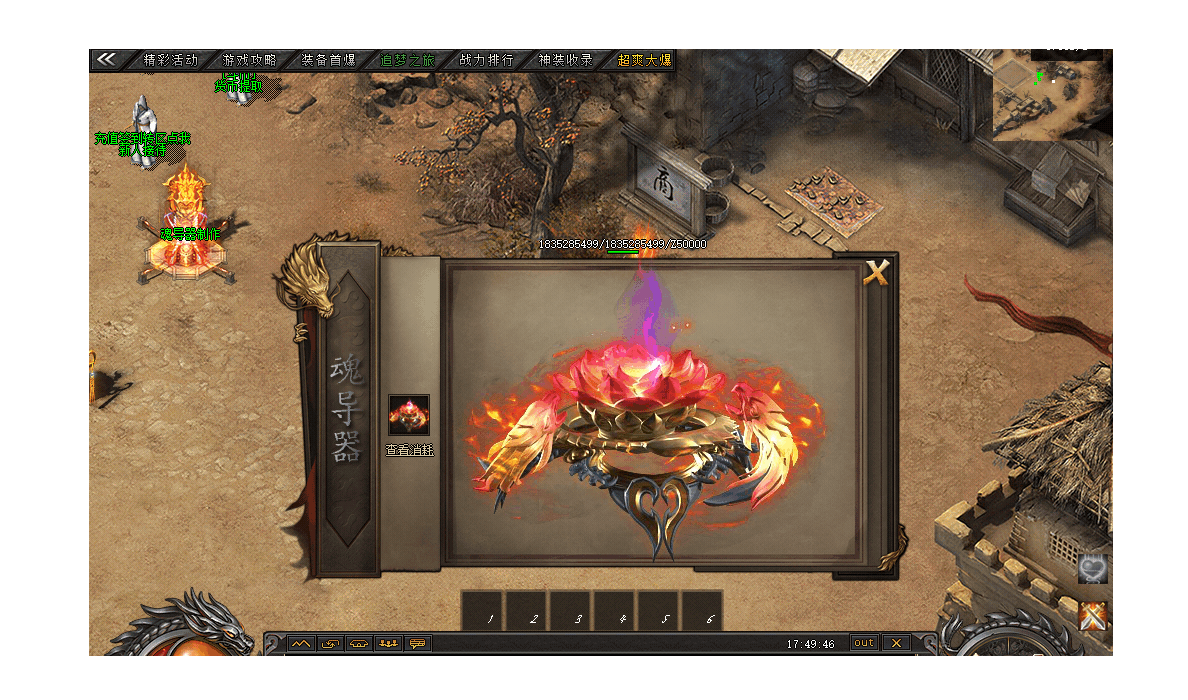Close the 魂导器 panel with the X
1188x700 pixels.
point(876,273)
